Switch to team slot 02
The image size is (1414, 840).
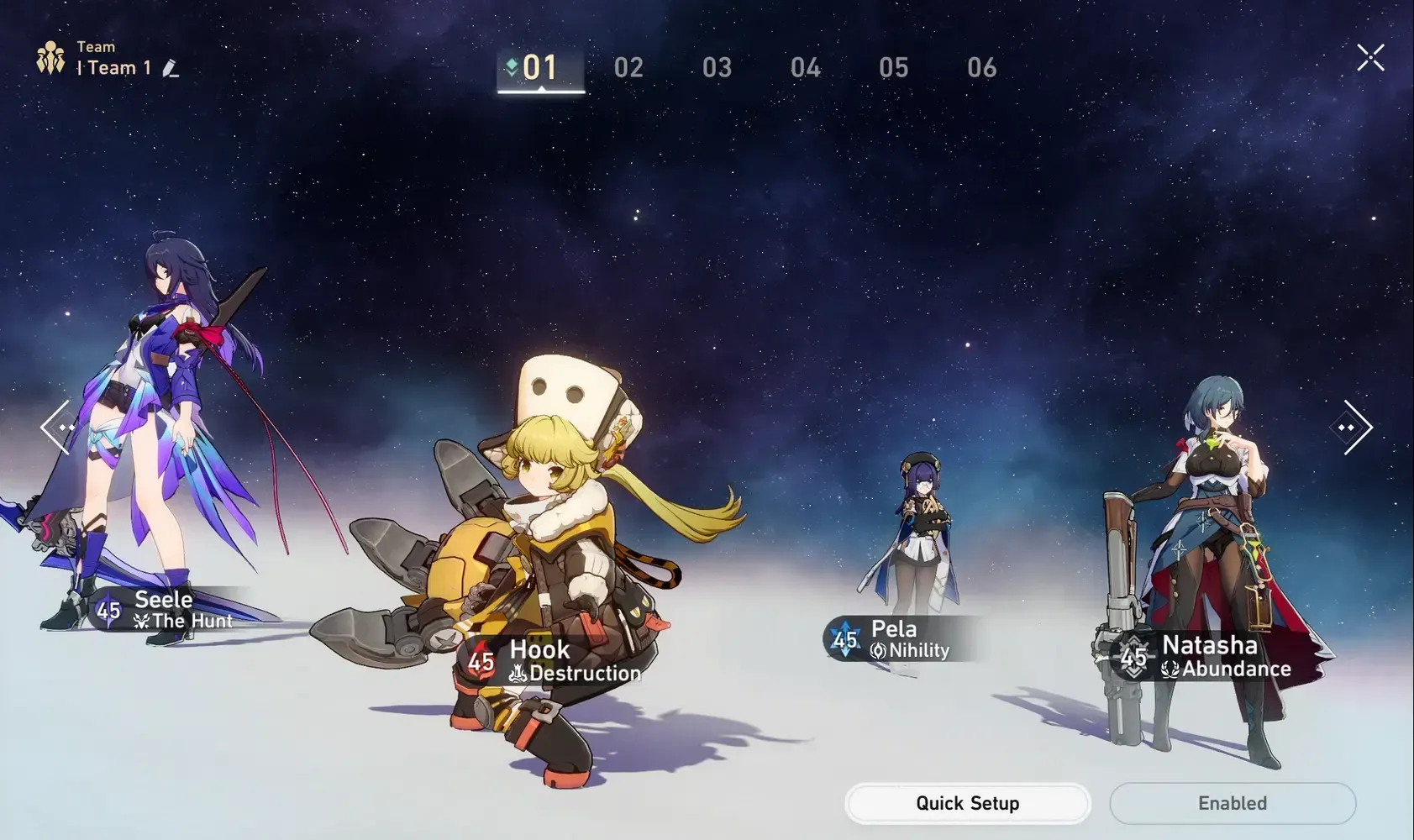point(629,67)
